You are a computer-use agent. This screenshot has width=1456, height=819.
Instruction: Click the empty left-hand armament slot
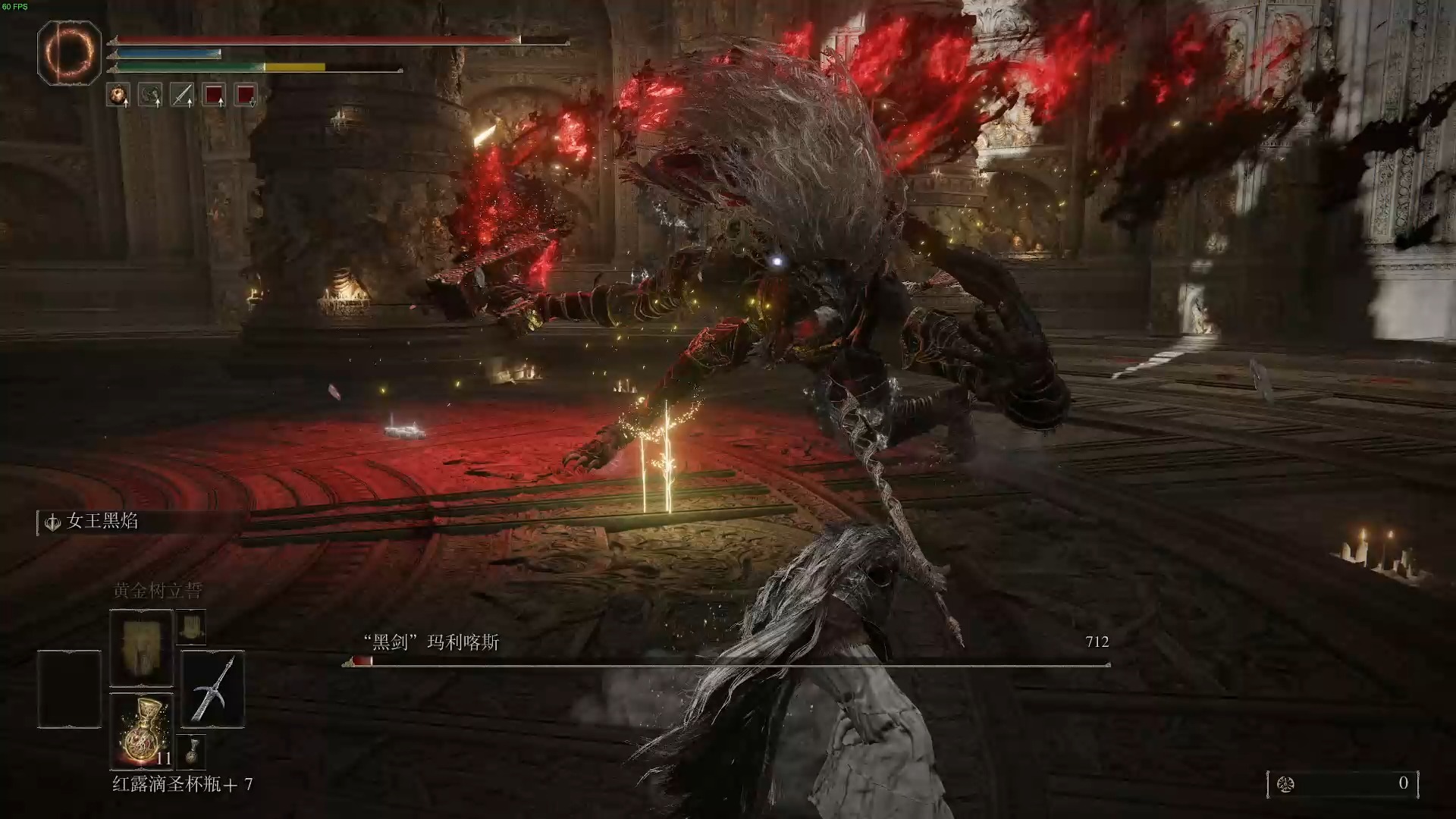pyautogui.click(x=69, y=689)
